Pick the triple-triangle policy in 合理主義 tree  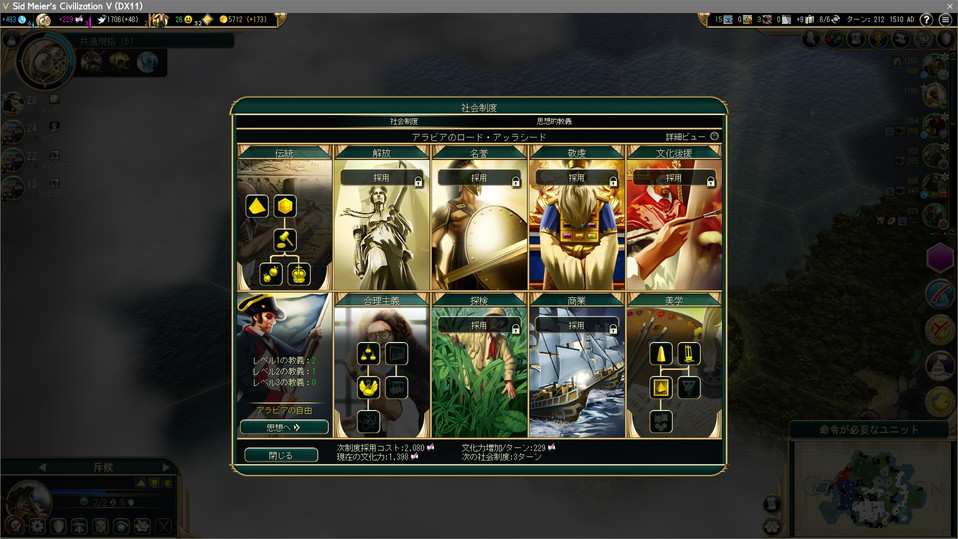tap(368, 353)
